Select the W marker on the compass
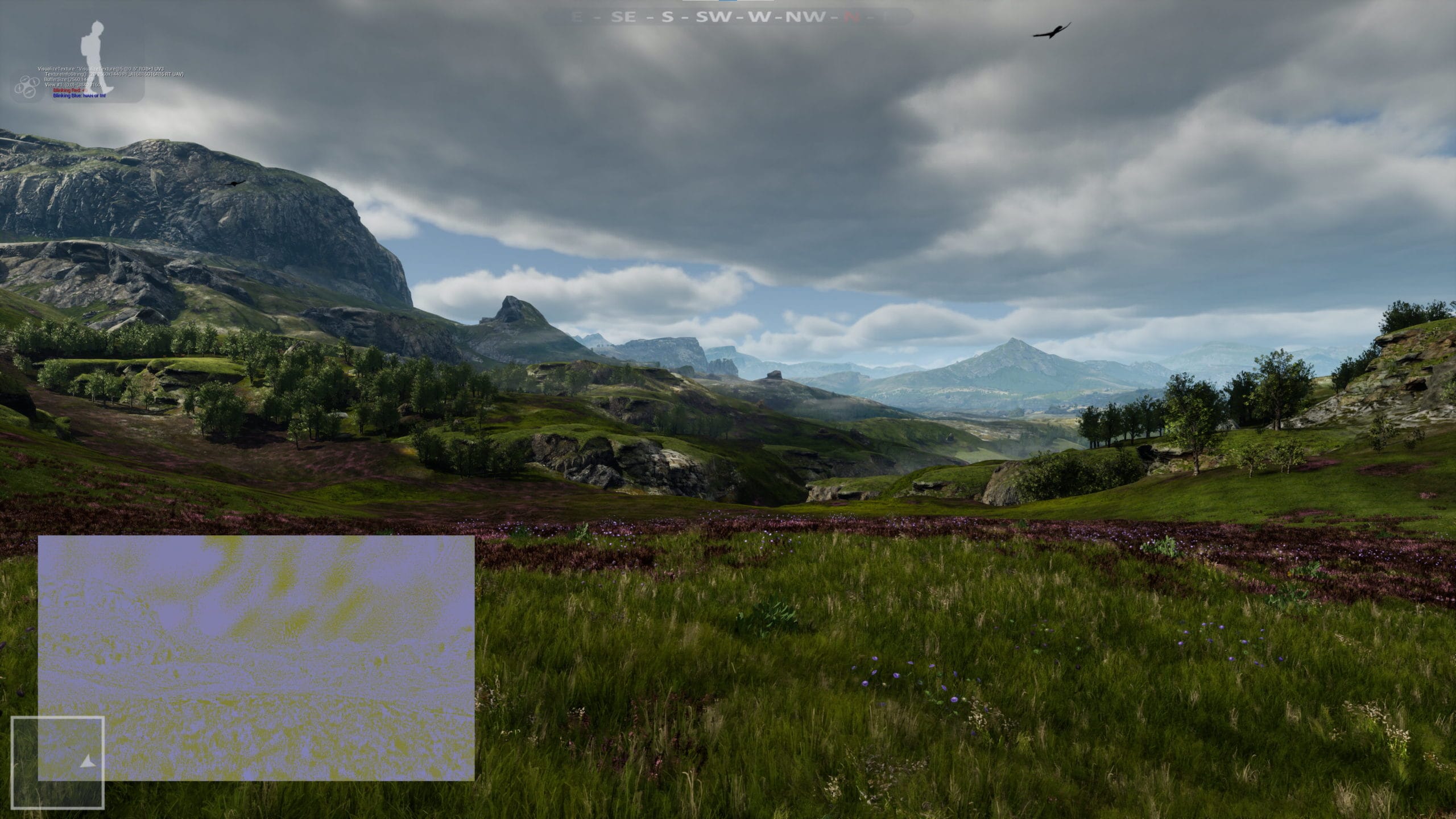Viewport: 1456px width, 819px height. point(759,17)
